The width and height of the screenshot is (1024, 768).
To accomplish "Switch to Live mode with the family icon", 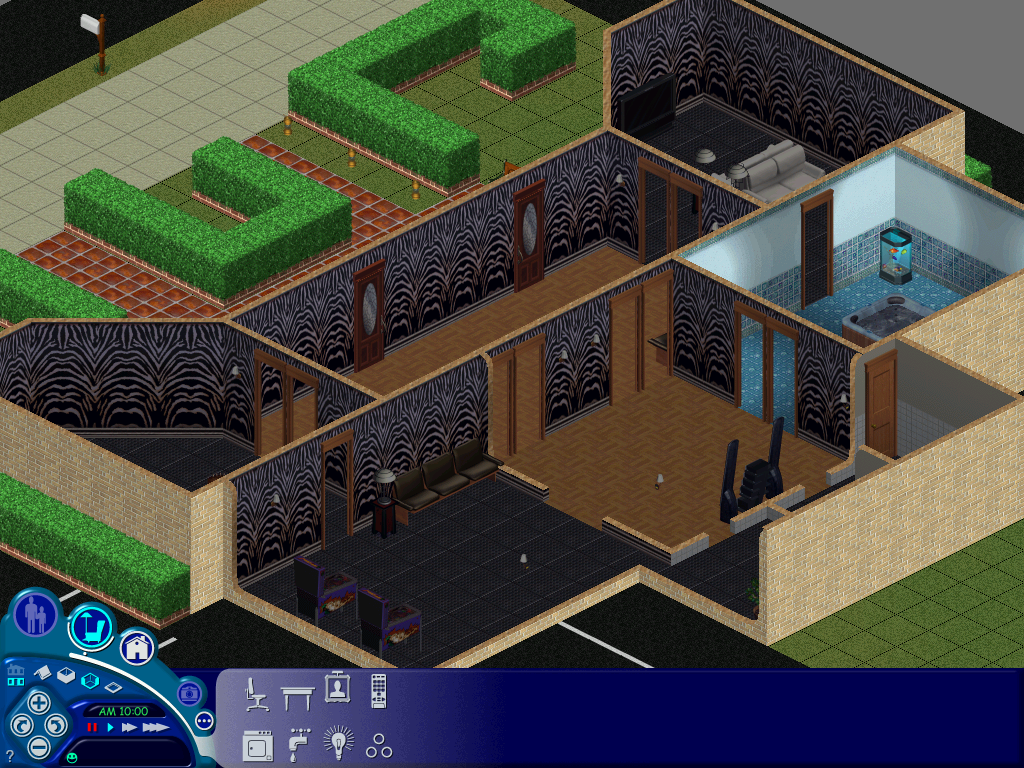I will pos(36,614).
